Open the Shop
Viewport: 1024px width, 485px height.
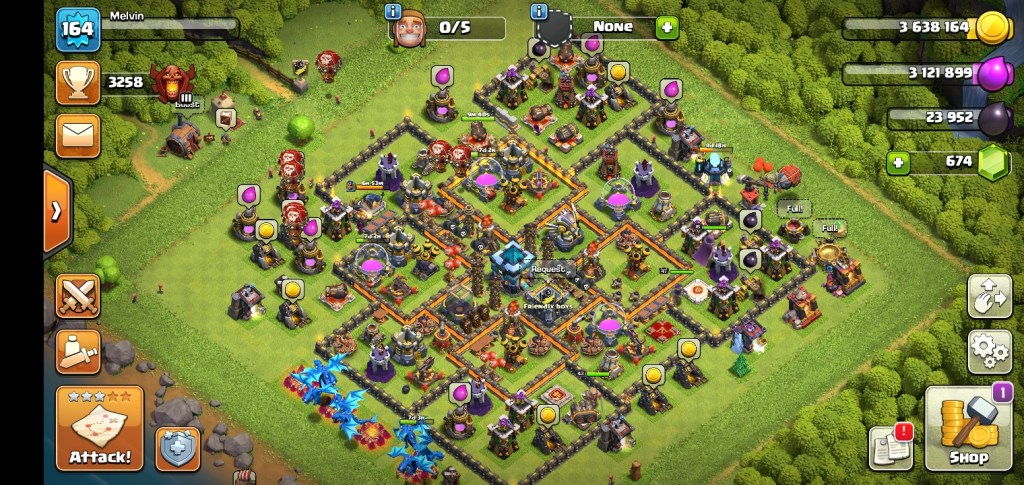(x=968, y=428)
